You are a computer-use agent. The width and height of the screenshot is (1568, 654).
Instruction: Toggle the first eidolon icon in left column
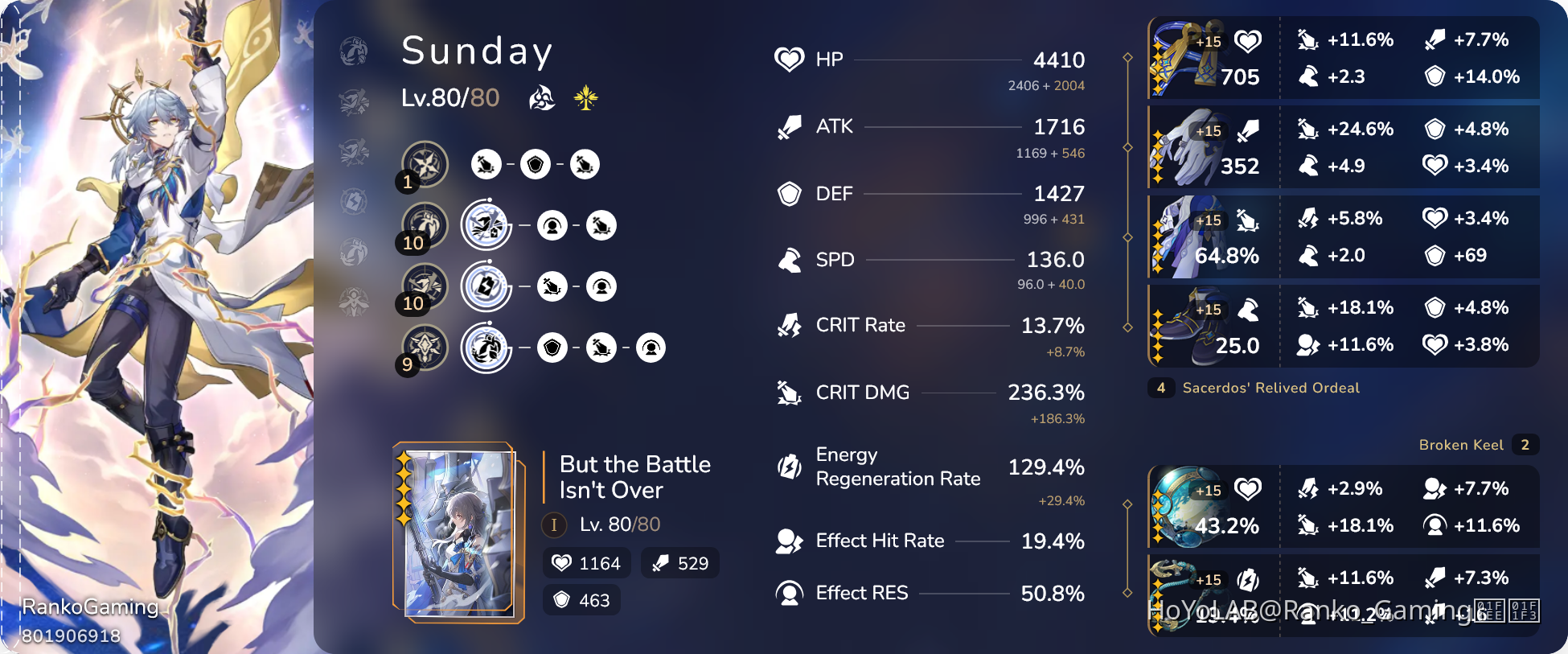point(353,50)
